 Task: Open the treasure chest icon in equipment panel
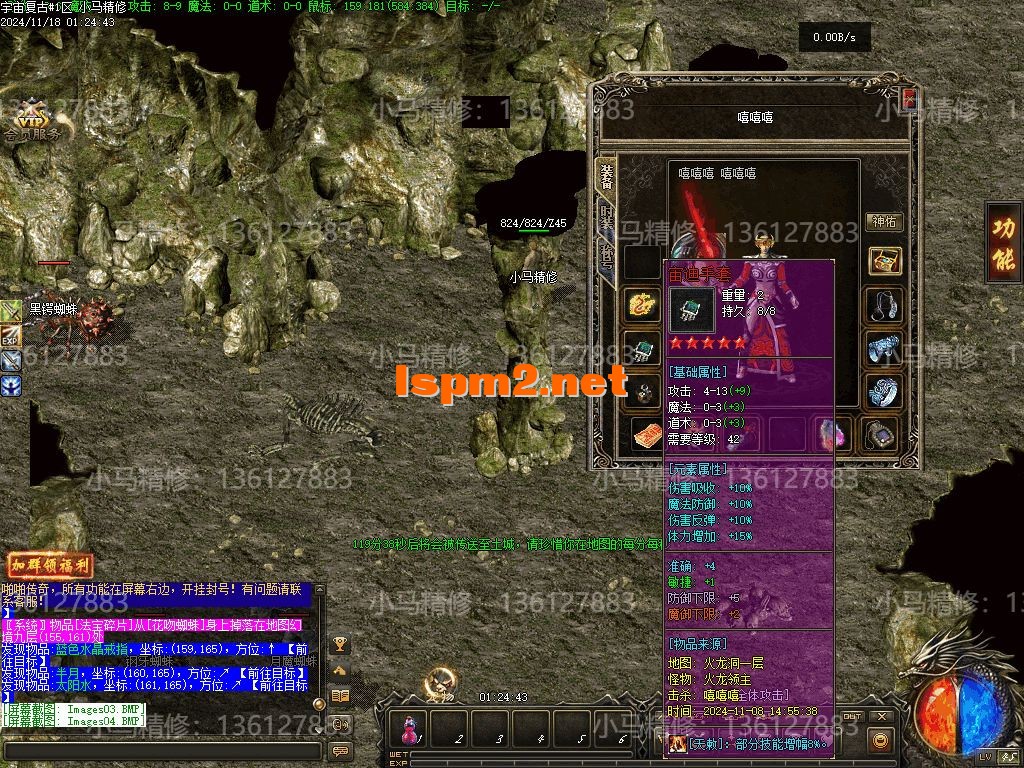(x=884, y=262)
